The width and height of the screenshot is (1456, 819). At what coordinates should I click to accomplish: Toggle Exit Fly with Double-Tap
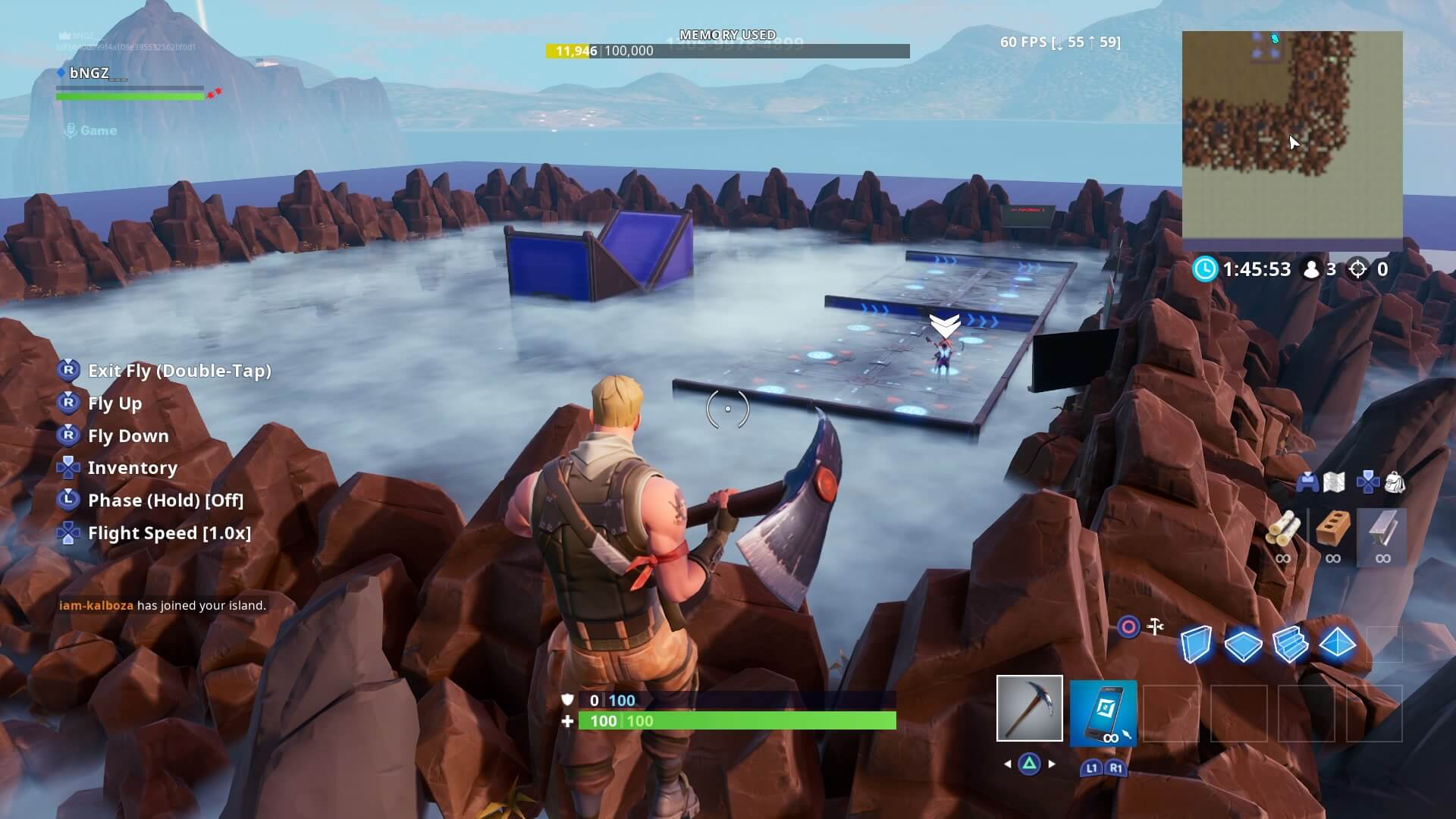pyautogui.click(x=180, y=371)
